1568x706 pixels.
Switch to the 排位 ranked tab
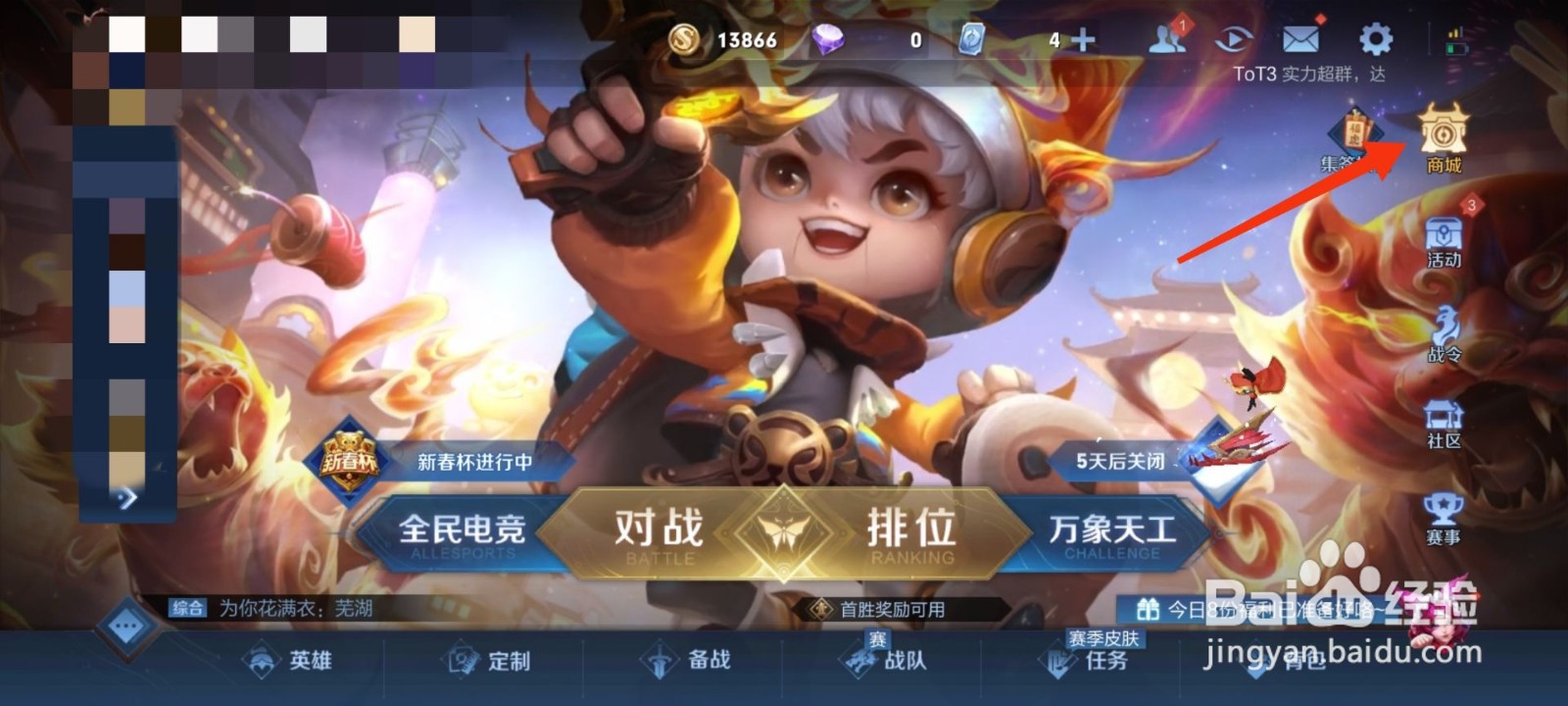[911, 529]
